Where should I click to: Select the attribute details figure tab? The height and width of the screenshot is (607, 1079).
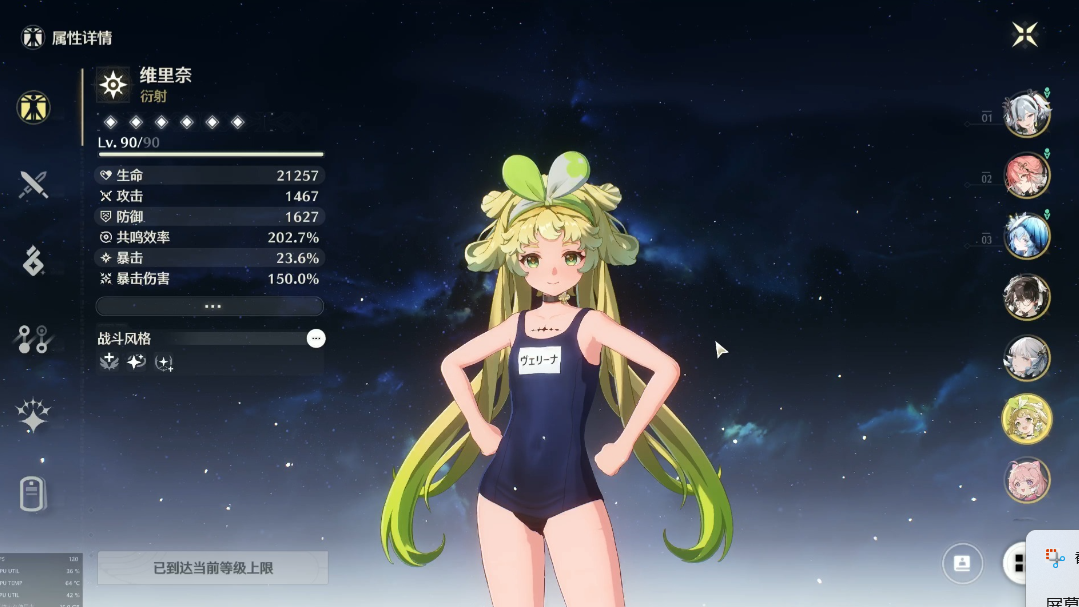point(33,107)
